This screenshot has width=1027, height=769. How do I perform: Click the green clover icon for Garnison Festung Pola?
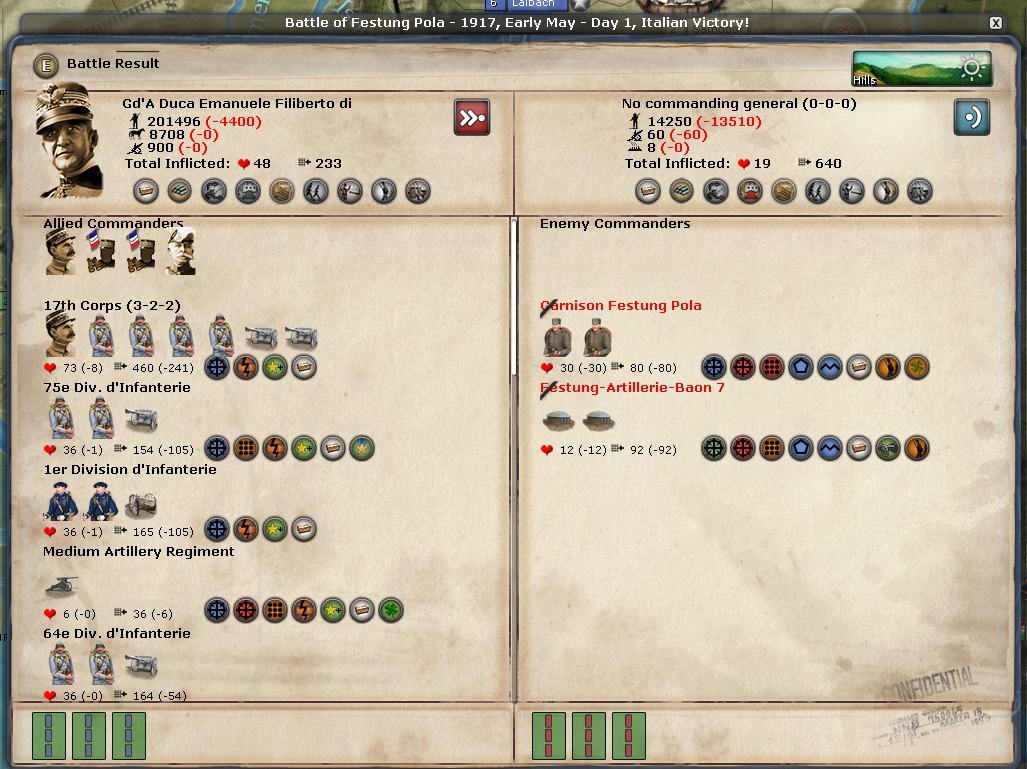tap(915, 367)
